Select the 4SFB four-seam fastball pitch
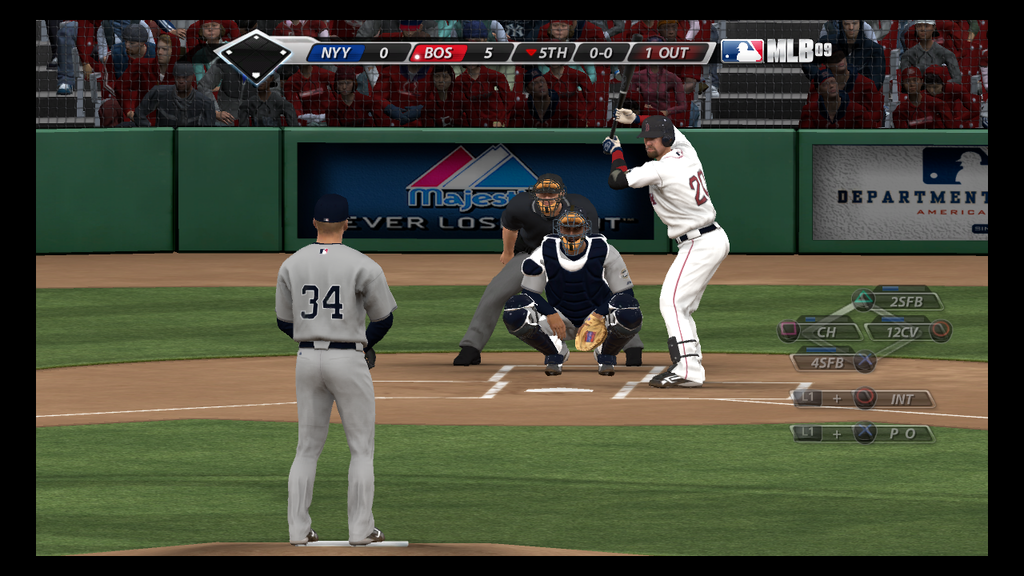The width and height of the screenshot is (1024, 576). [x=827, y=362]
